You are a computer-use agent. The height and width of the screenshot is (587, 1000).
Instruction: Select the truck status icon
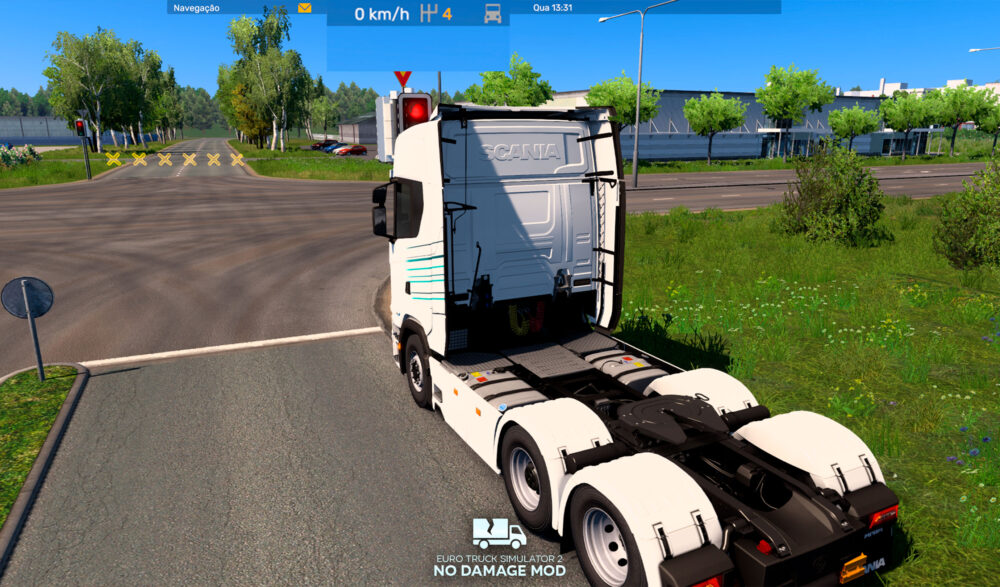pyautogui.click(x=492, y=14)
